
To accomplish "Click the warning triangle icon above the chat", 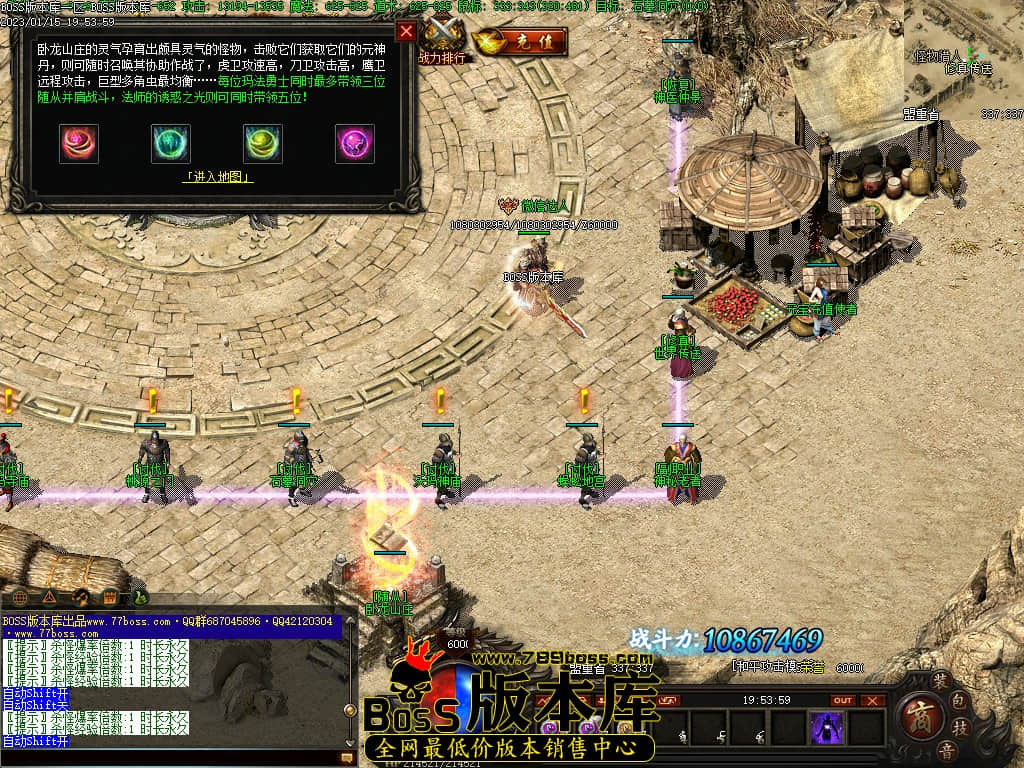I will point(49,598).
